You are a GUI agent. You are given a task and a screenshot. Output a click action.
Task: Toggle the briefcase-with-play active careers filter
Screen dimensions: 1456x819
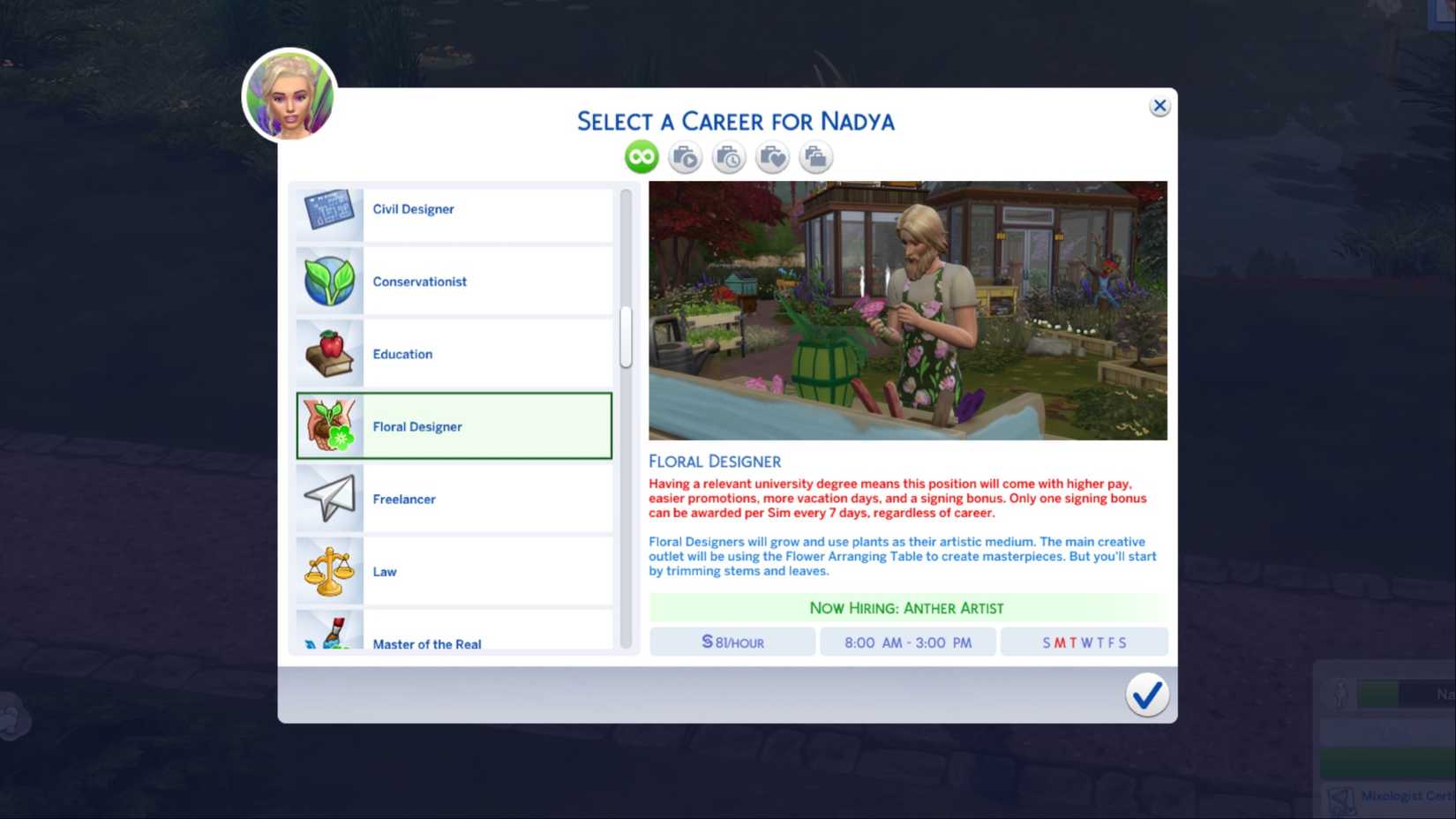point(684,156)
